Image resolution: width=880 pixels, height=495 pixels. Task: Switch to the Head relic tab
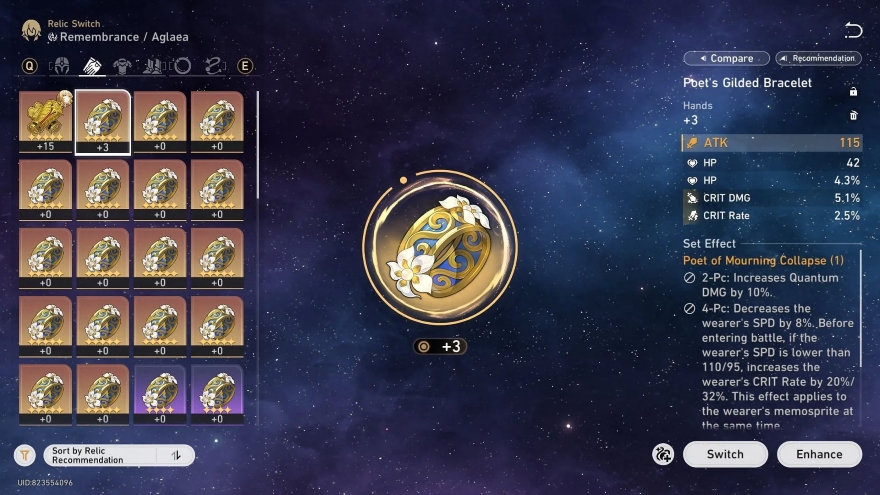(59, 66)
